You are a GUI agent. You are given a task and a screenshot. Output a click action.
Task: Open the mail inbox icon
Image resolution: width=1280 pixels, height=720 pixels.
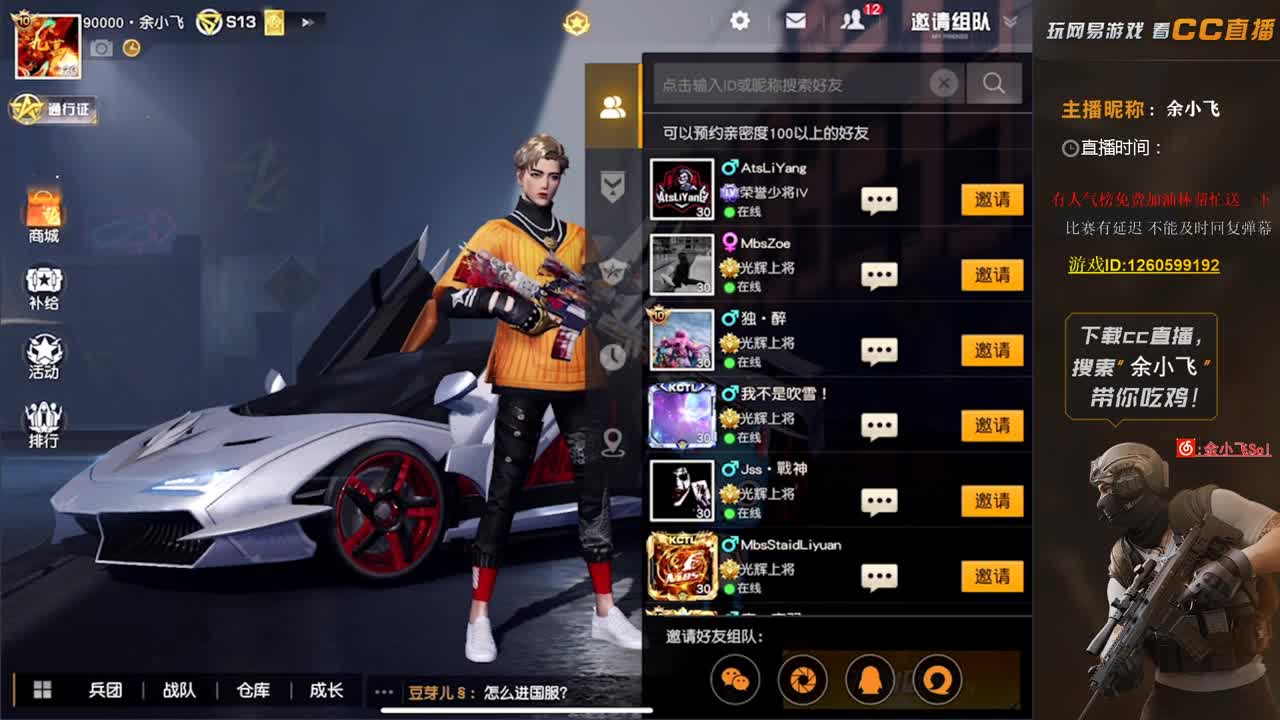pyautogui.click(x=797, y=21)
